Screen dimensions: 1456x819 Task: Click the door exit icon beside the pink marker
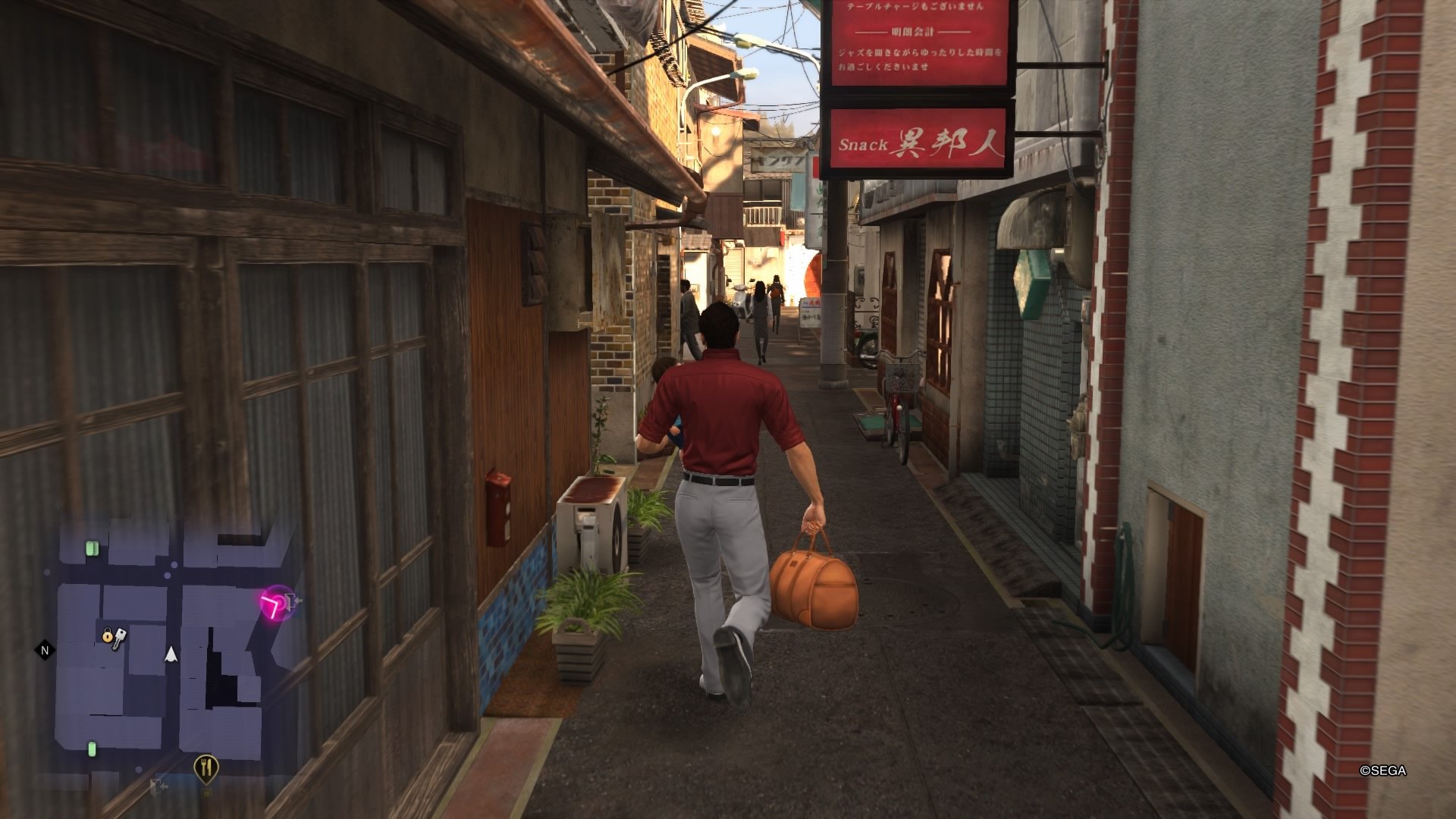click(293, 600)
